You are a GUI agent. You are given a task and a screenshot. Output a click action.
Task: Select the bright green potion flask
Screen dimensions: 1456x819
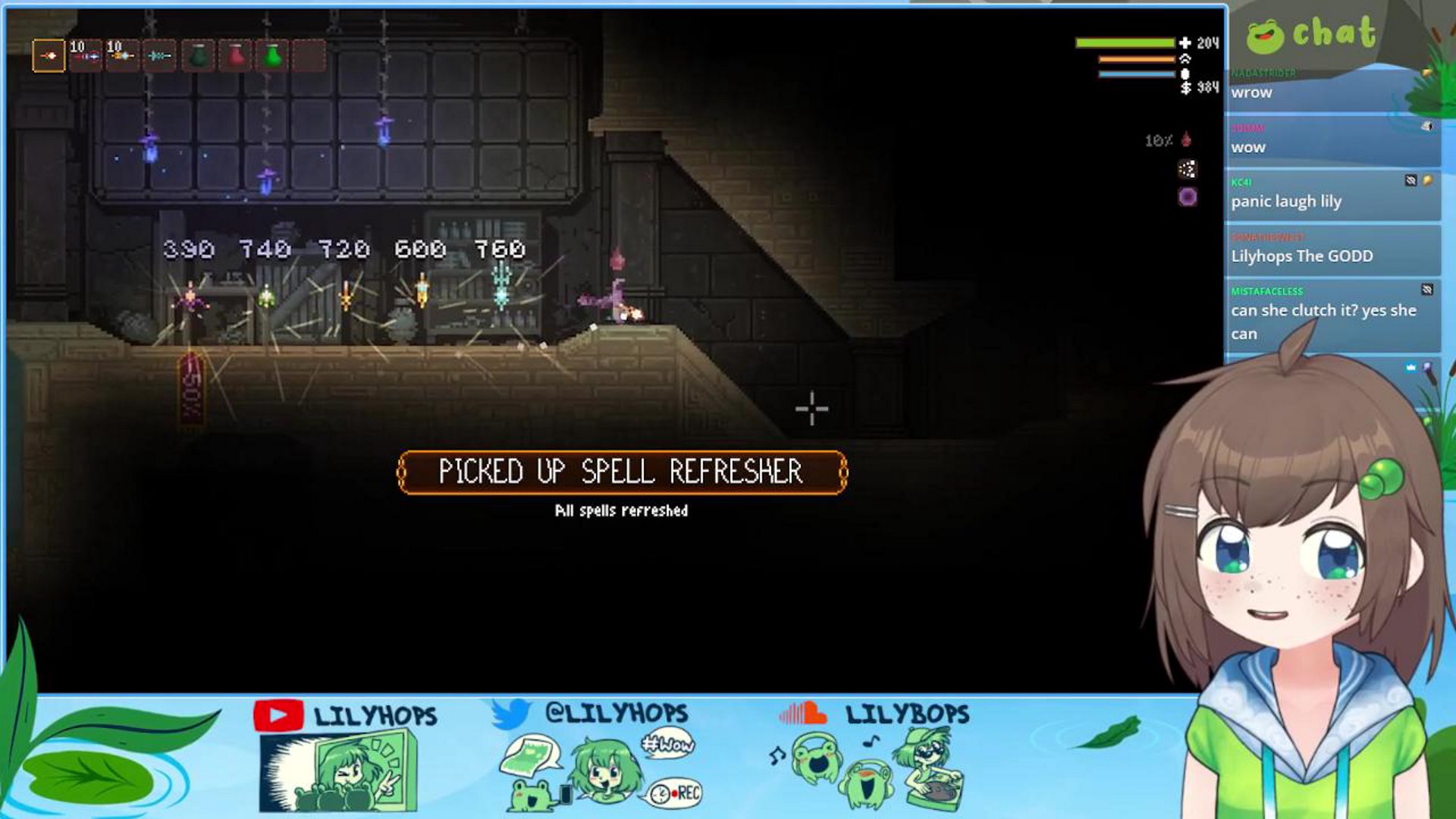(x=273, y=55)
